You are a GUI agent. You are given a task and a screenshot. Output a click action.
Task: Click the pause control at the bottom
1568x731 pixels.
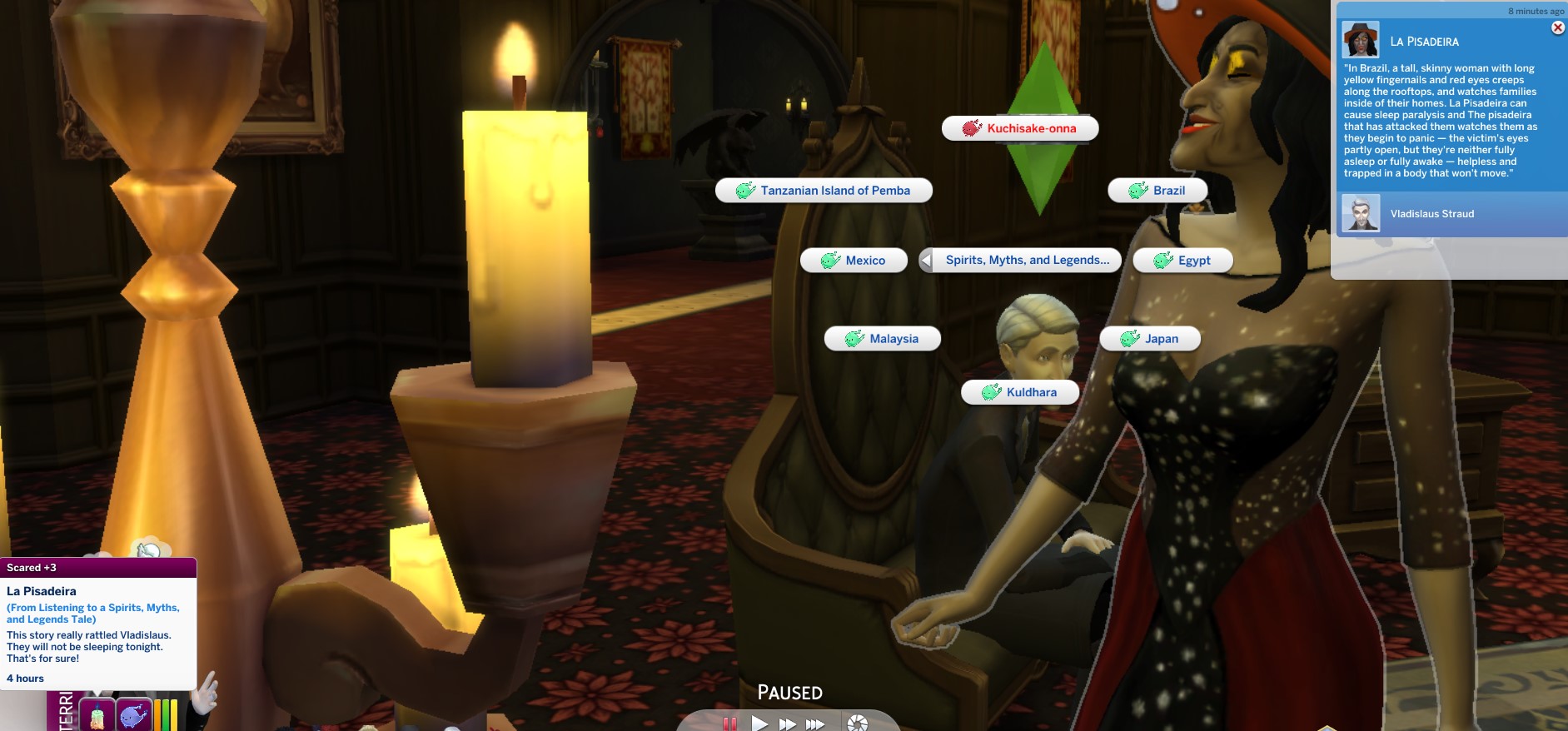coord(731,724)
